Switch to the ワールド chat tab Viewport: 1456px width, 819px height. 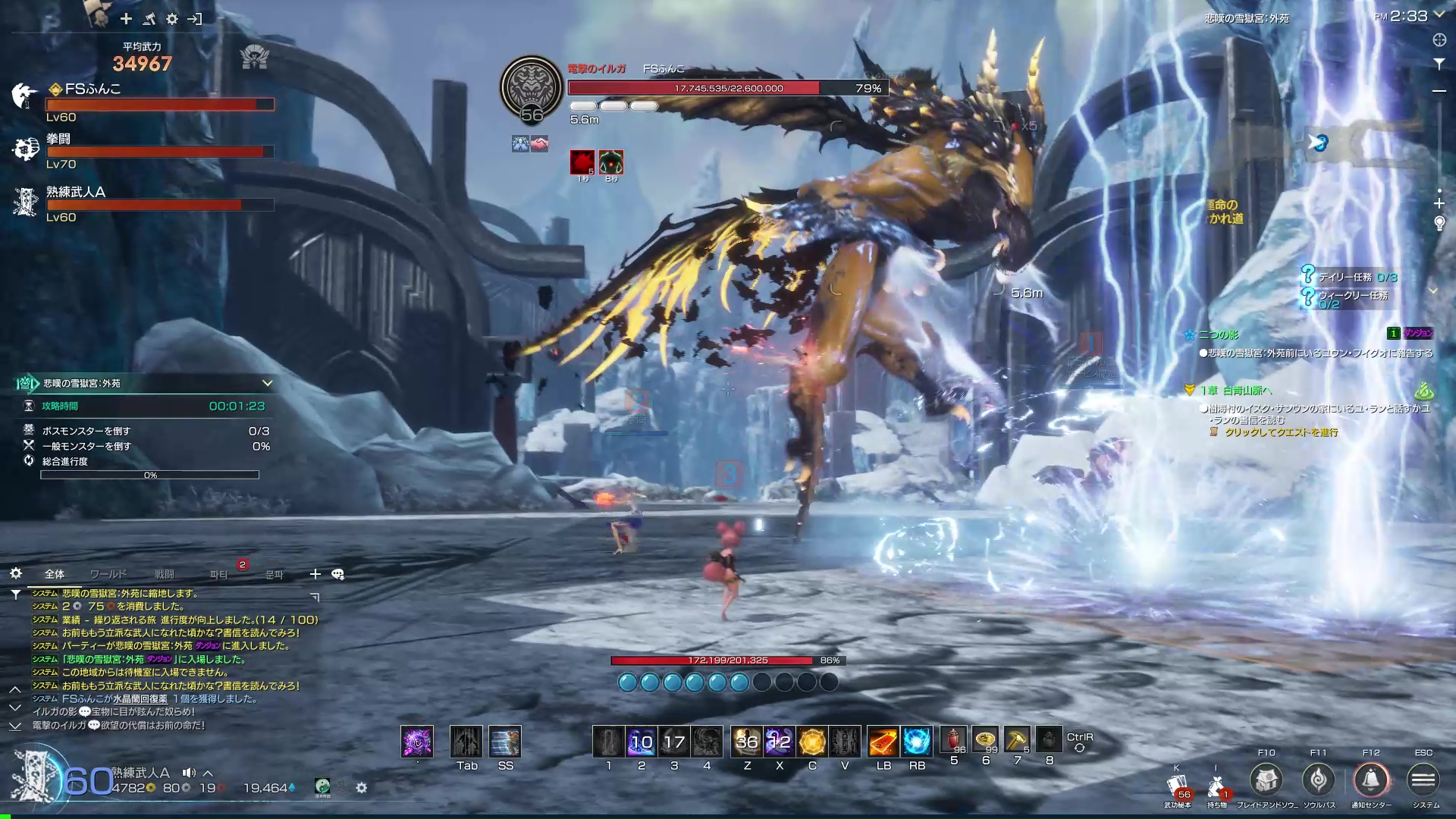point(108,574)
